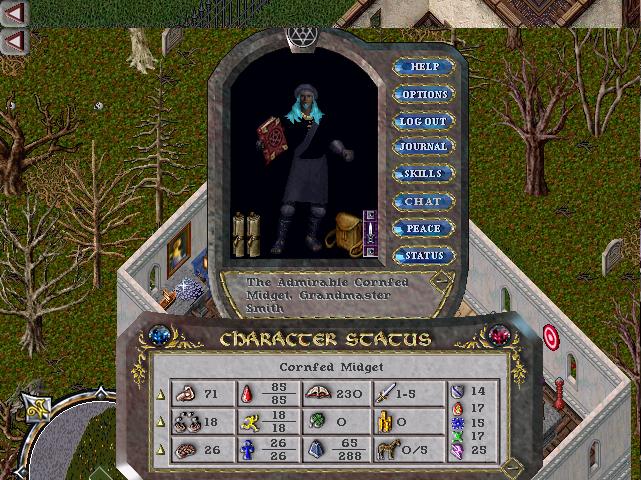Open the Options menu
Viewport: 641px width, 480px height.
[424, 94]
